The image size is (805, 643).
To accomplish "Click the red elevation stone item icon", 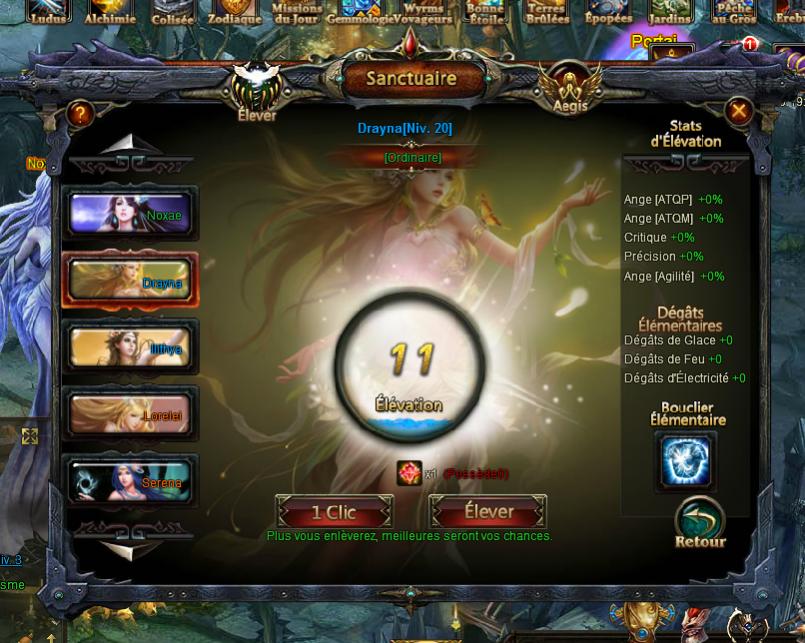I will (x=408, y=473).
